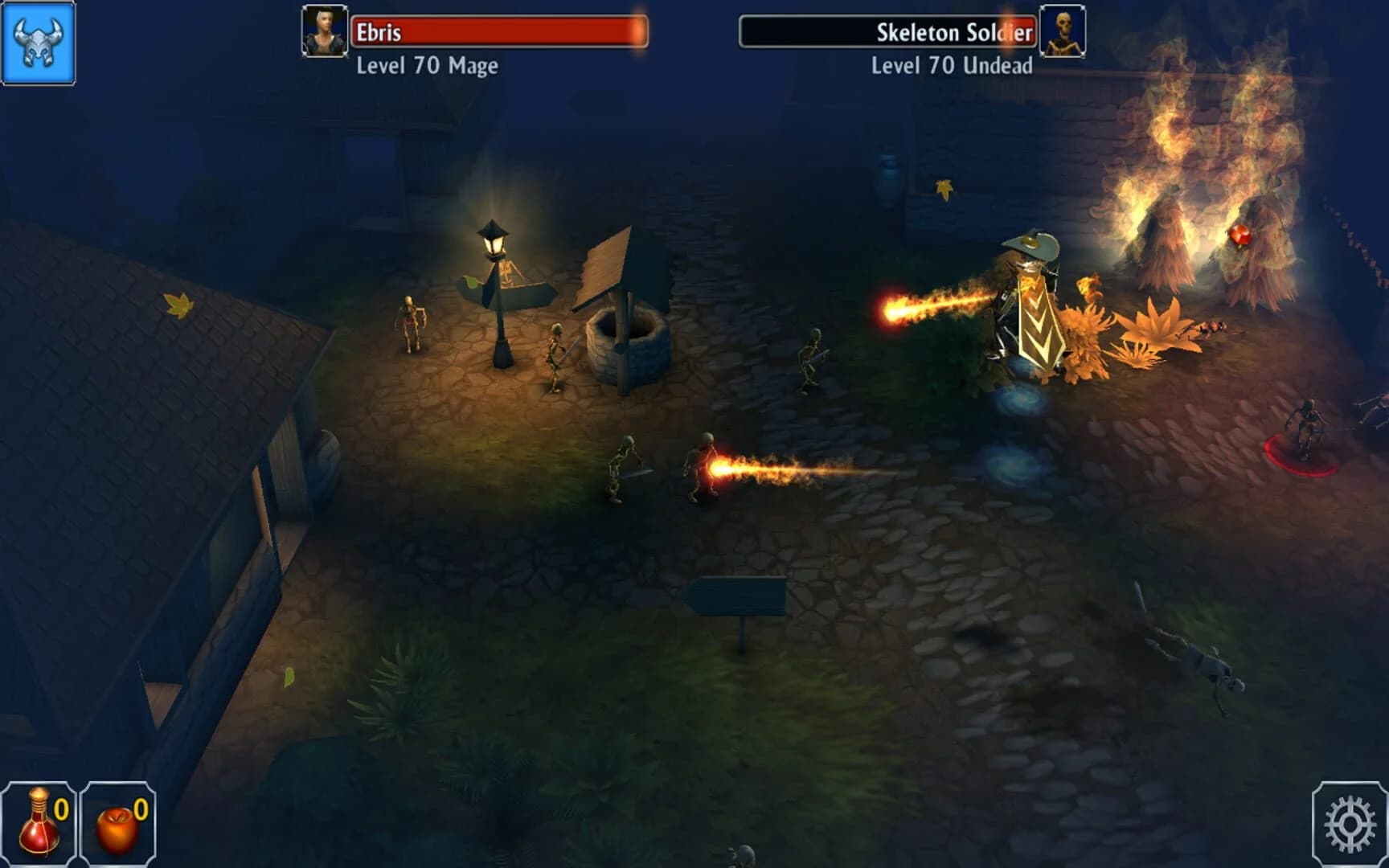
Task: Click the apple consumable icon
Action: click(x=117, y=828)
